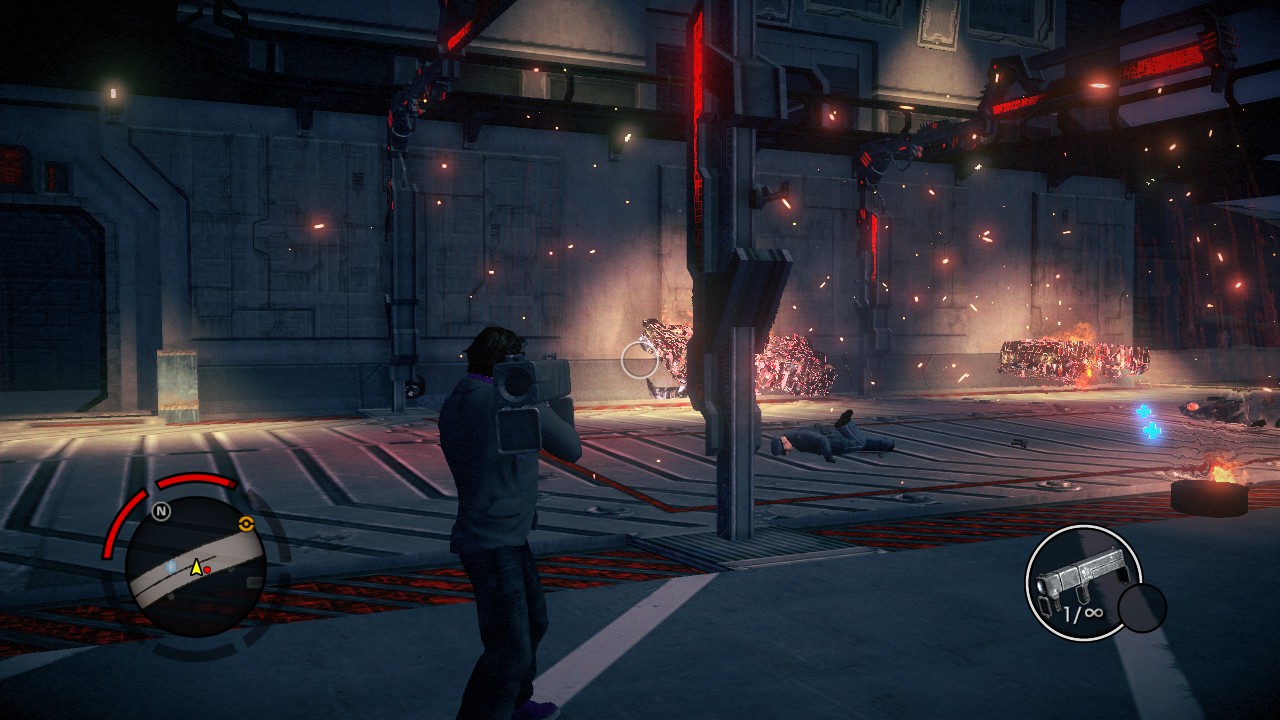Click the circular minimap
1280x720 pixels.
tap(196, 567)
